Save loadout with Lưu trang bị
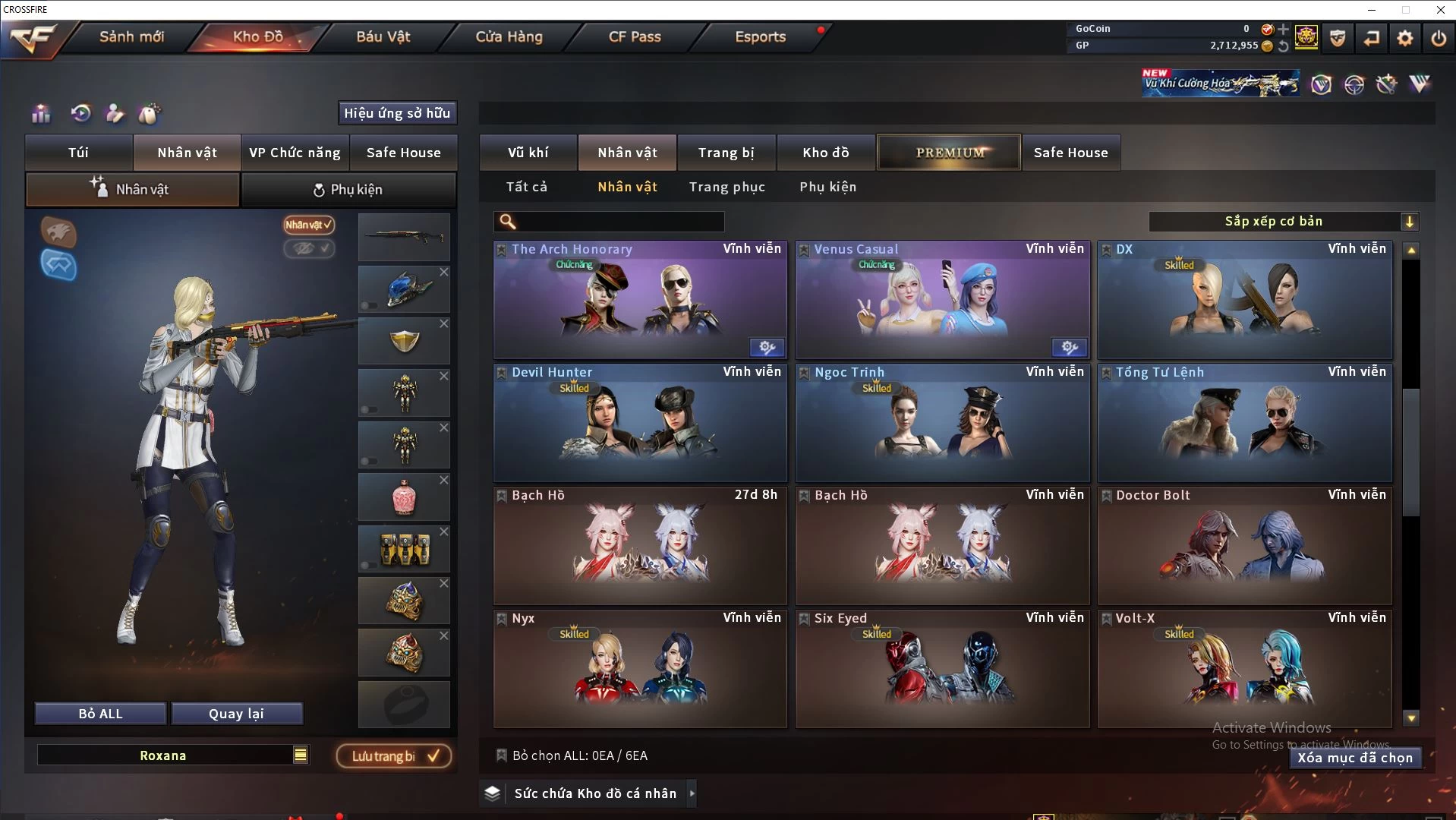The height and width of the screenshot is (820, 1456). [x=394, y=756]
